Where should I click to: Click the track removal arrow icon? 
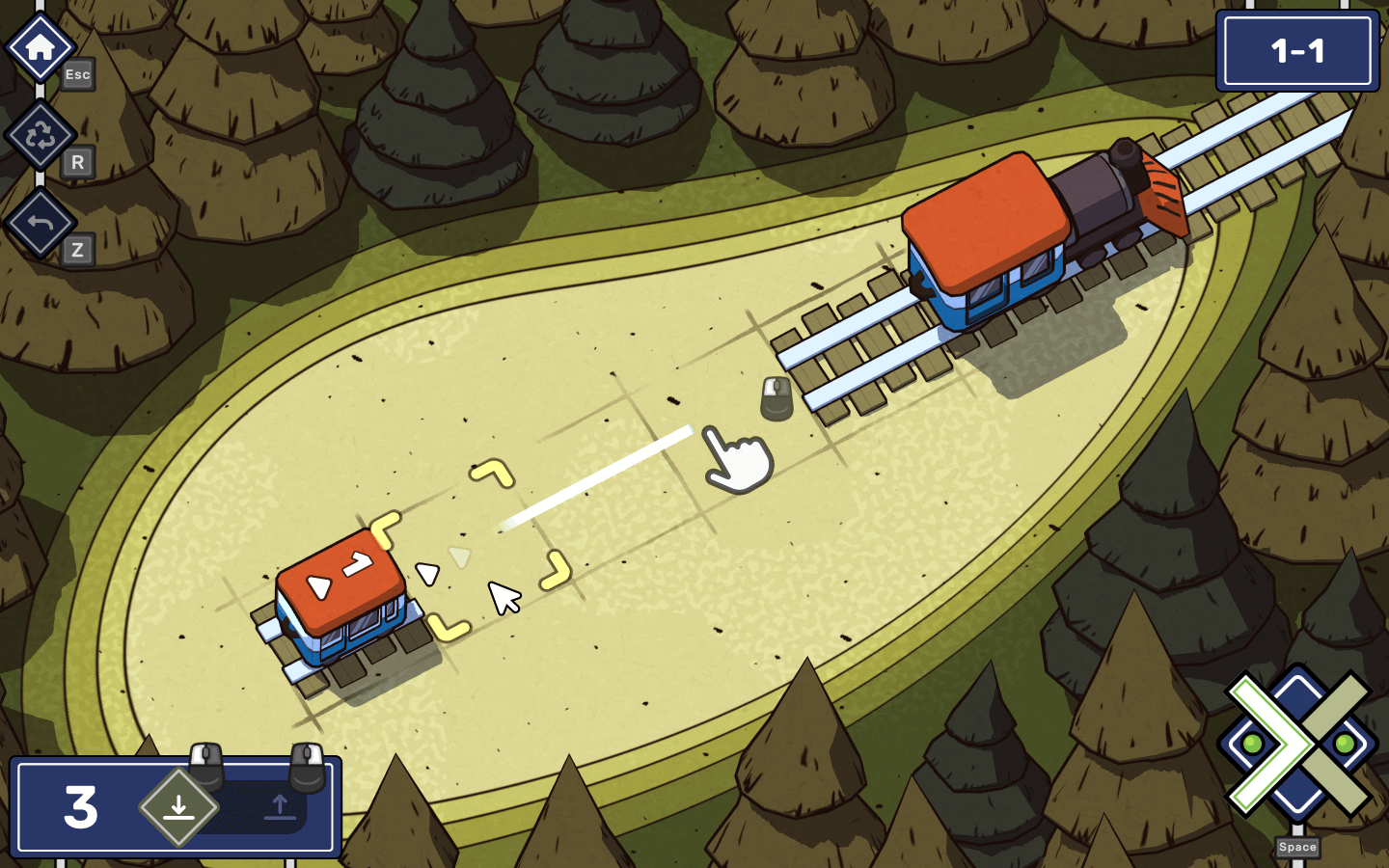[x=280, y=808]
